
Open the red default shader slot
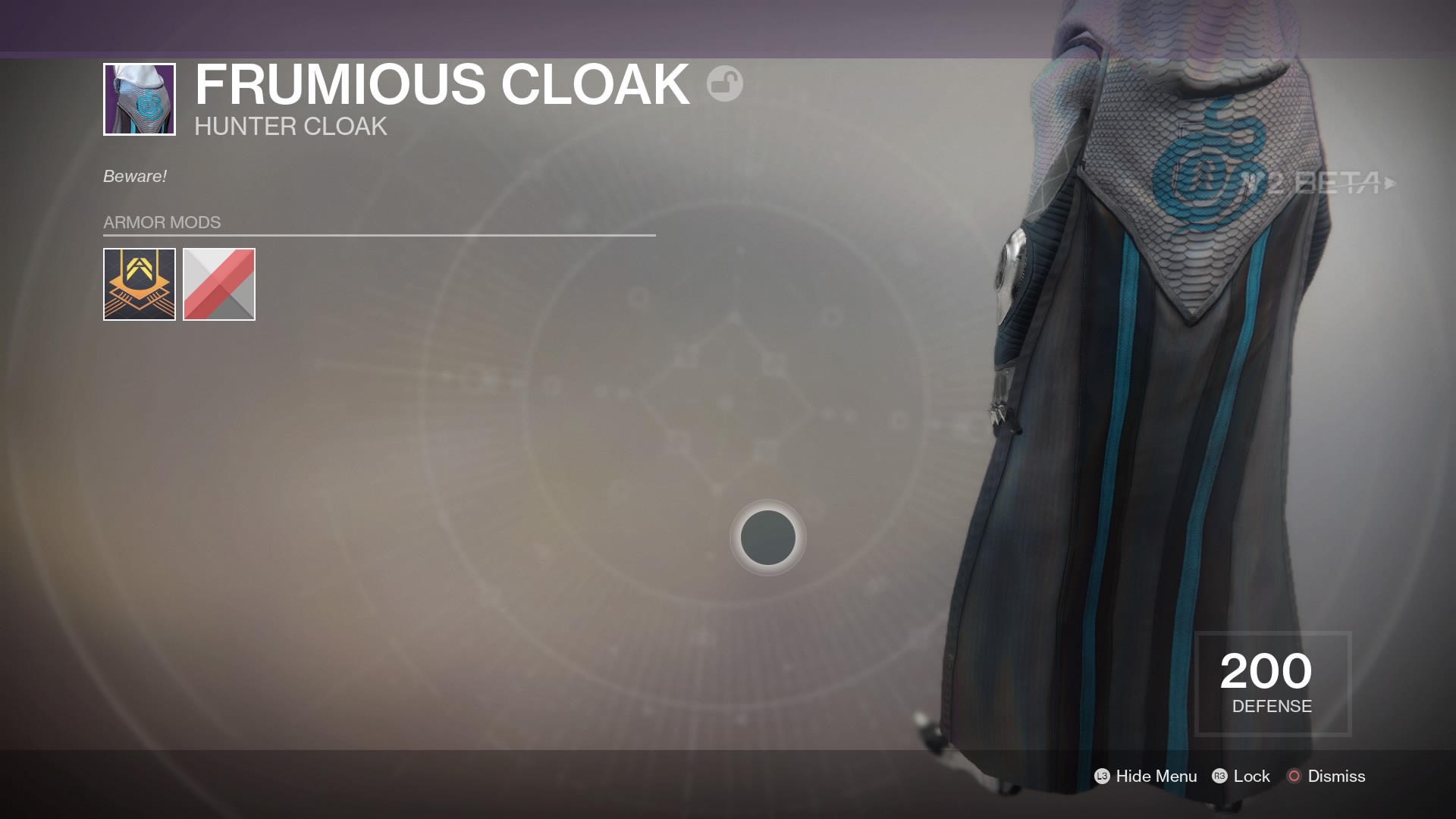(x=219, y=284)
